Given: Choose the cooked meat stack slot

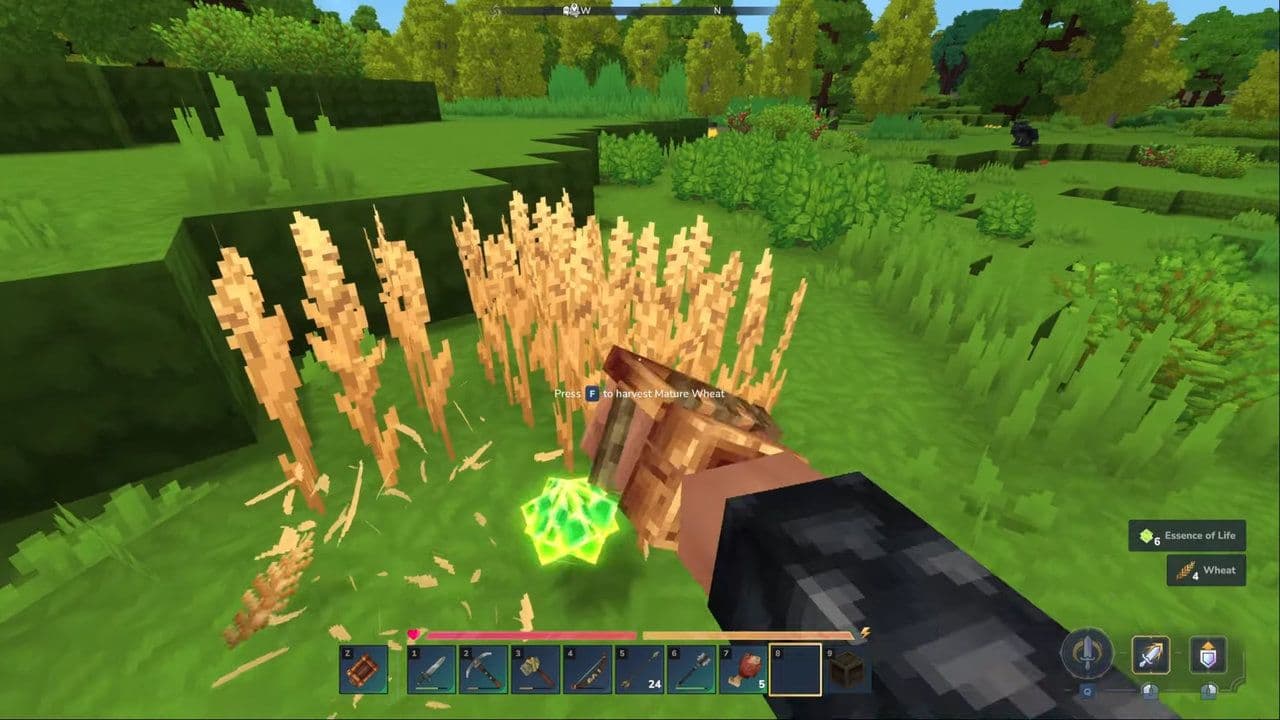Looking at the screenshot, I should click(x=743, y=669).
